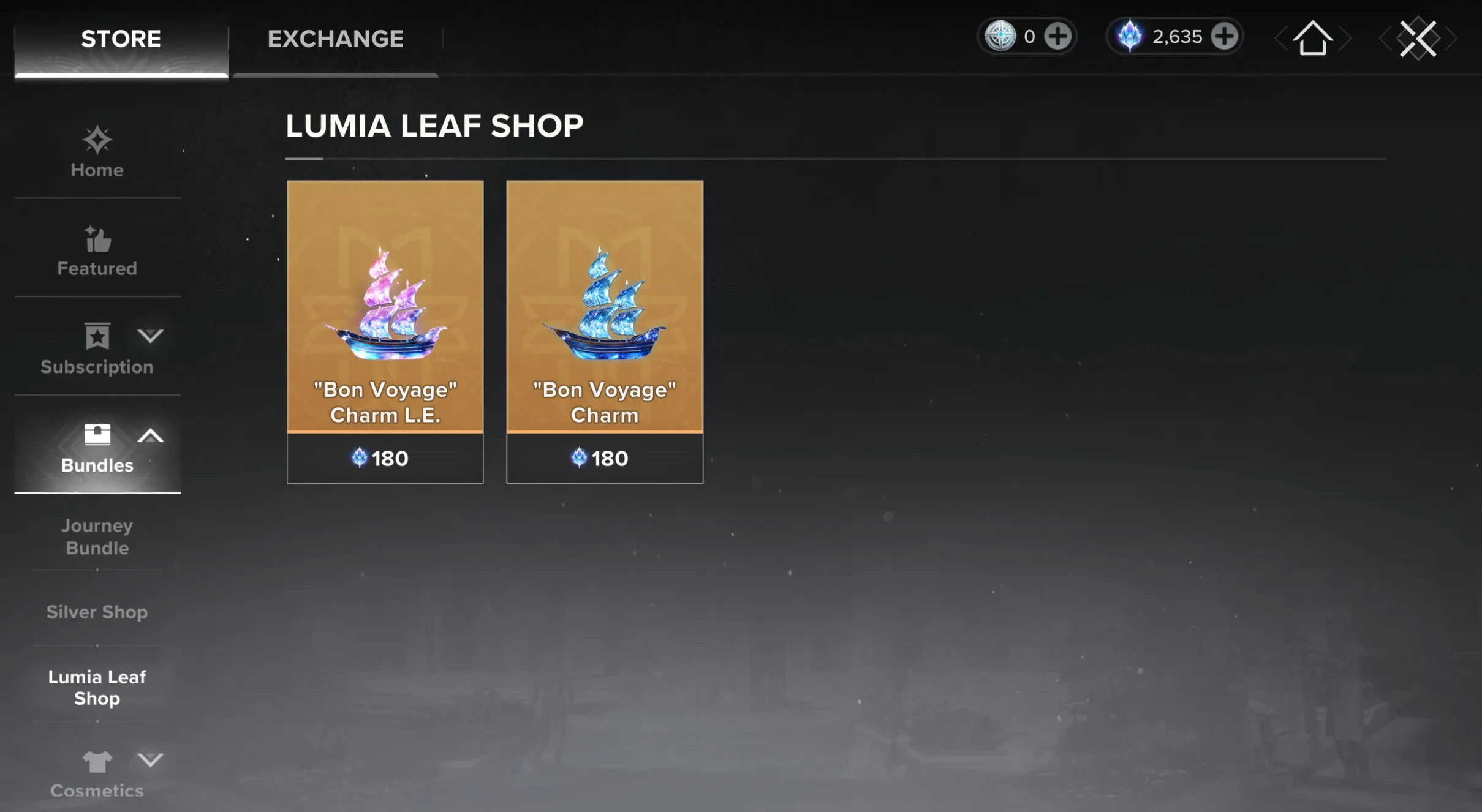This screenshot has width=1482, height=812.
Task: Switch to the Exchange tab
Action: point(335,39)
